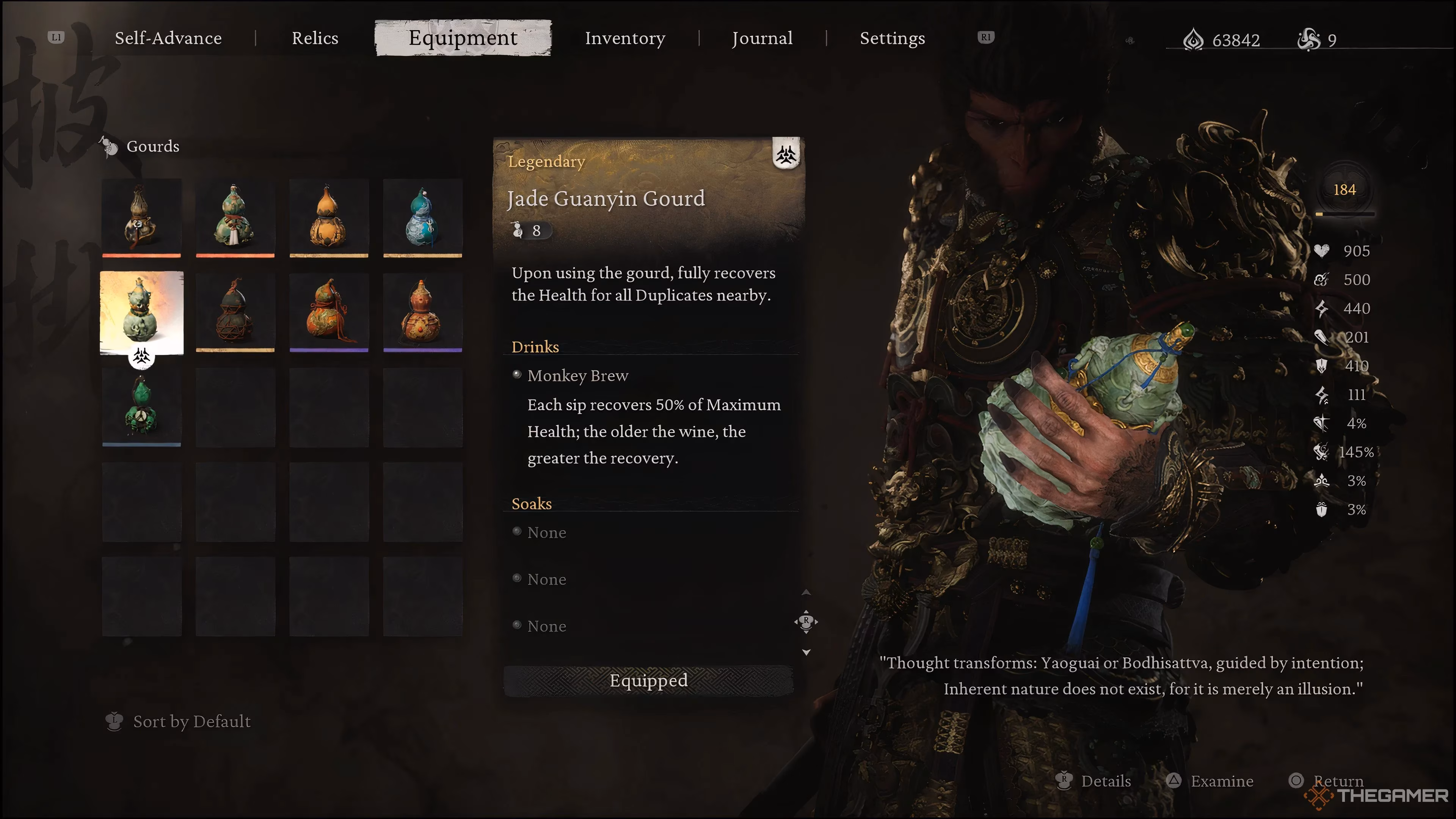This screenshot has width=1456, height=819.
Task: Open the Journal tab
Action: click(x=762, y=38)
